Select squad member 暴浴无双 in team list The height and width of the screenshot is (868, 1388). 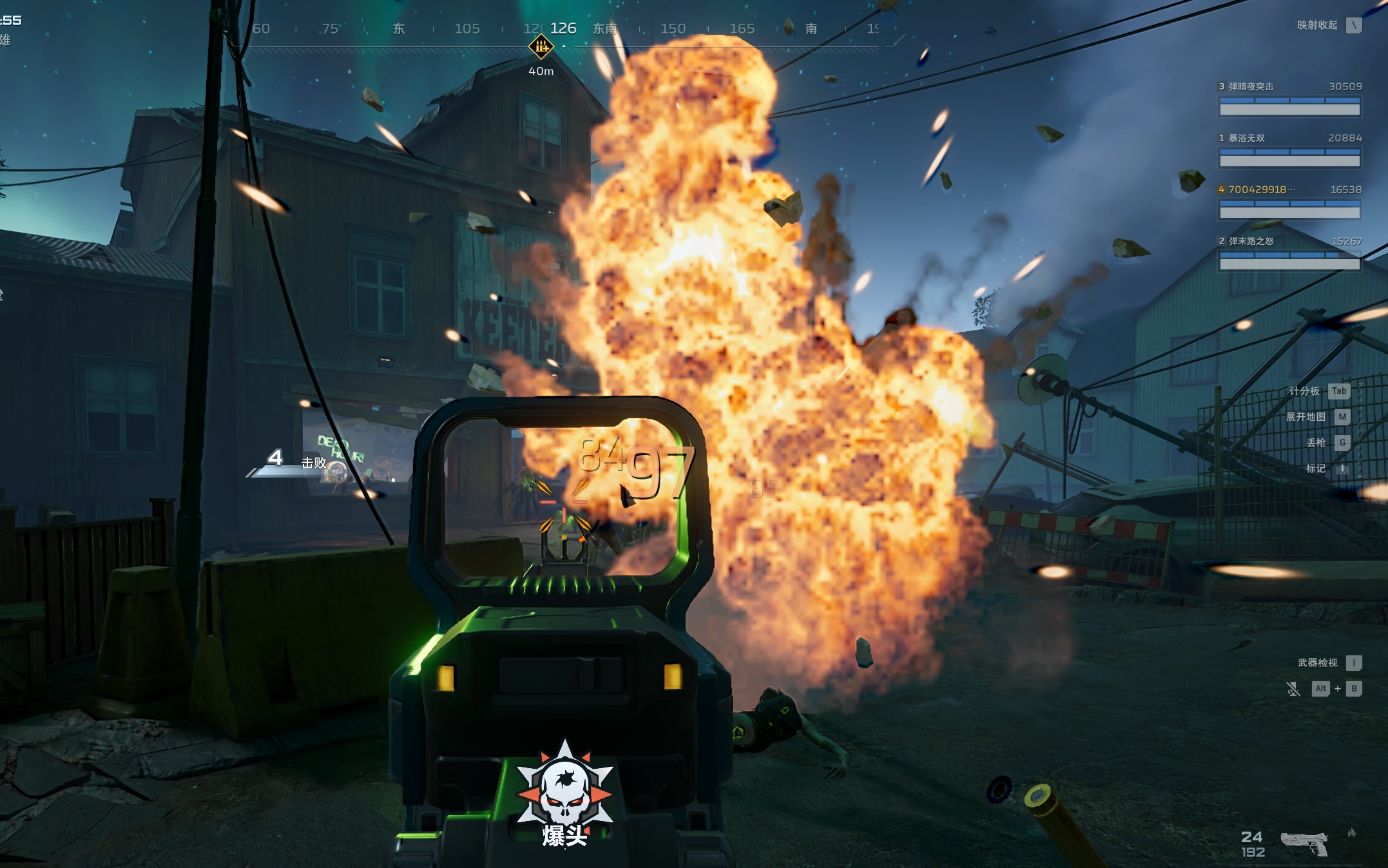pos(1246,138)
